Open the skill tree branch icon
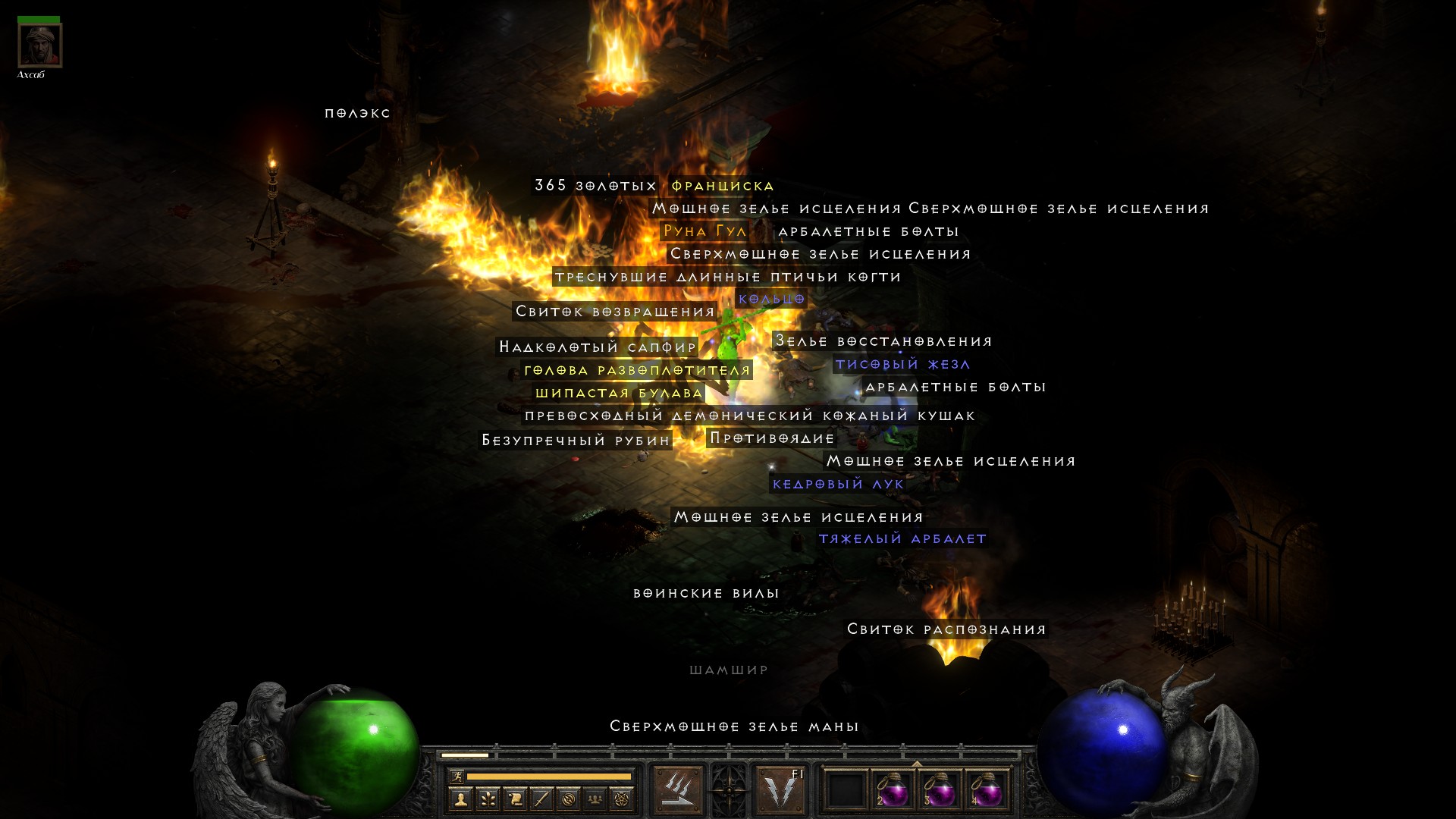The width and height of the screenshot is (1456, 819). tap(488, 799)
